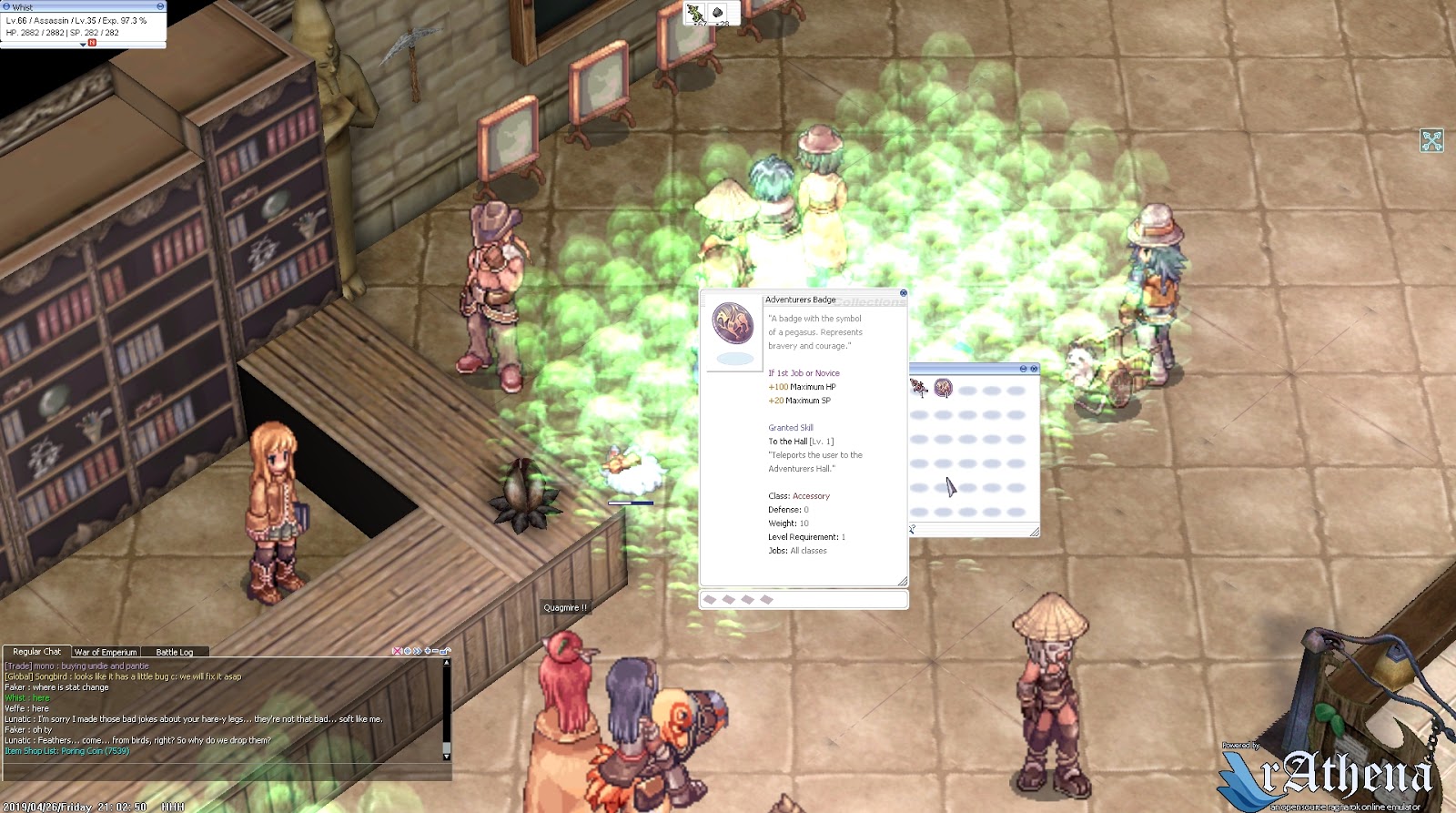Image resolution: width=1456 pixels, height=813 pixels.
Task: Expand the Whist status window details arrow
Action: point(83,44)
